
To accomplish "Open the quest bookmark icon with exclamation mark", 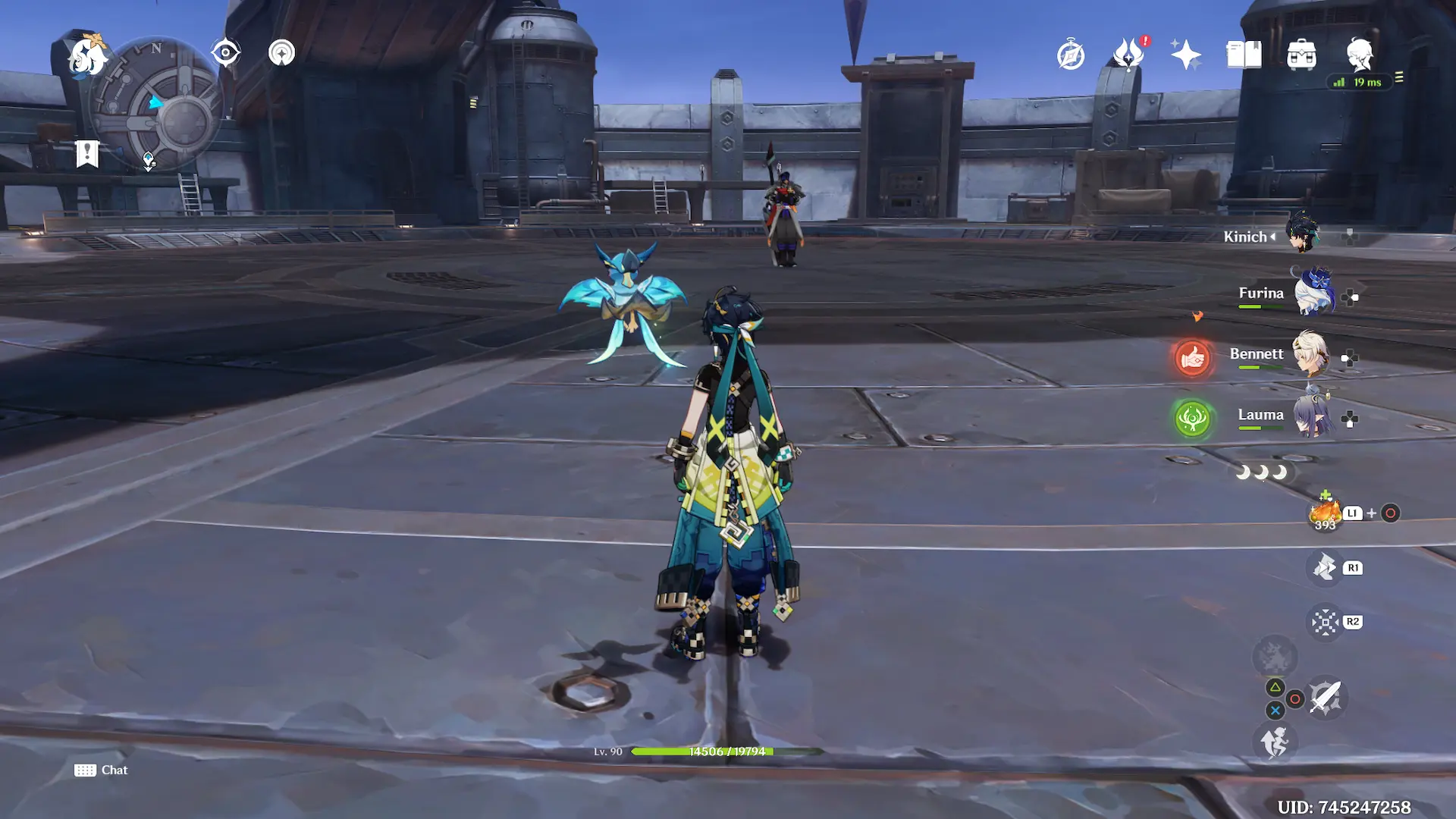I will 87,154.
